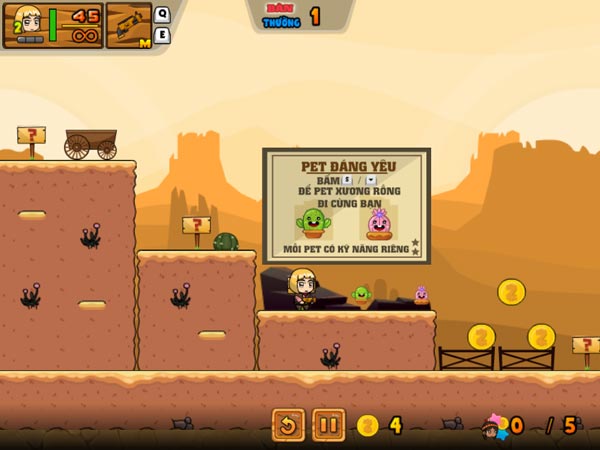
Task: Select the equipped gun weapon slot
Action: [128, 25]
